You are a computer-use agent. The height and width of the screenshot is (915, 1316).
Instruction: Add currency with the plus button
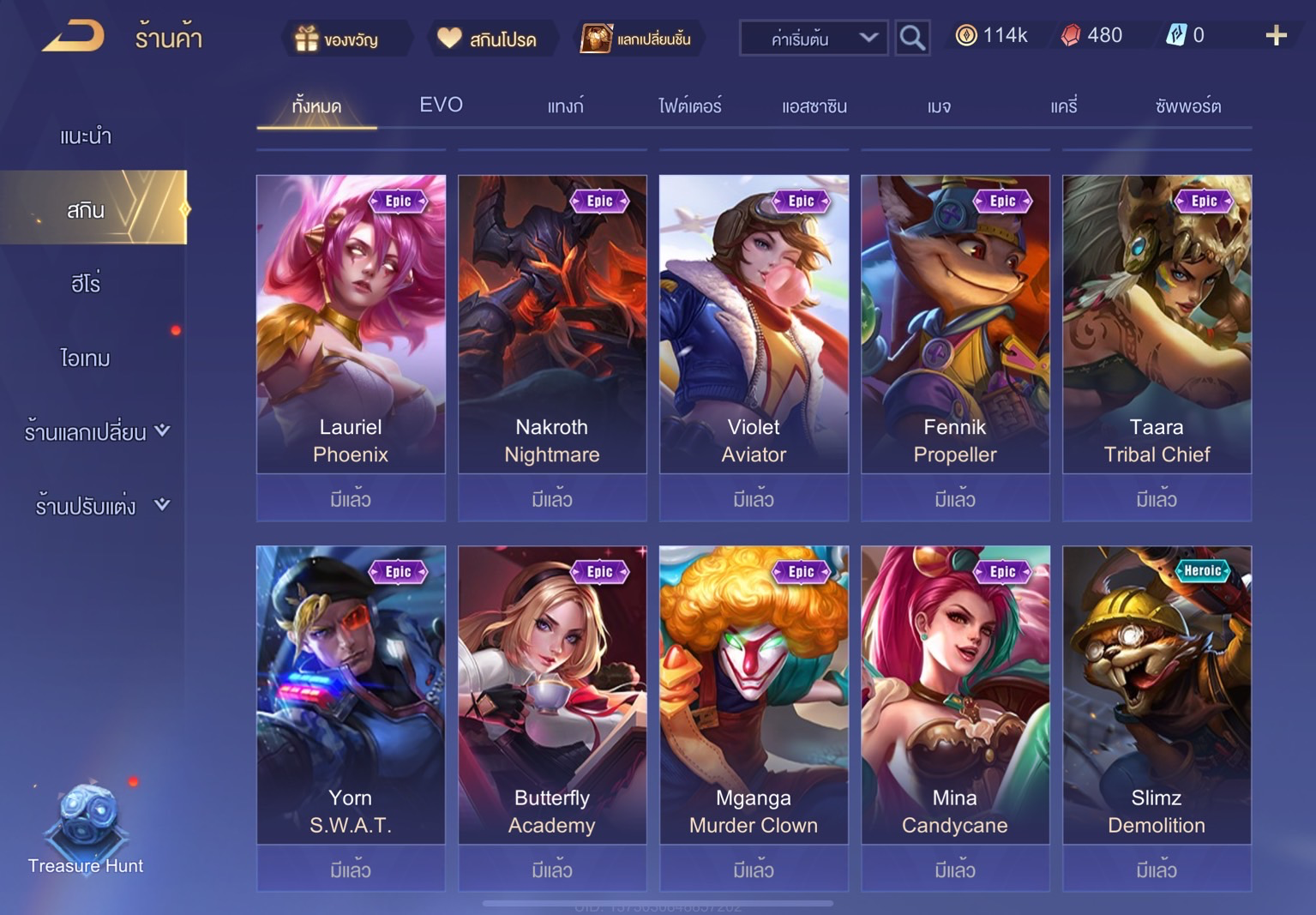pos(1276,35)
